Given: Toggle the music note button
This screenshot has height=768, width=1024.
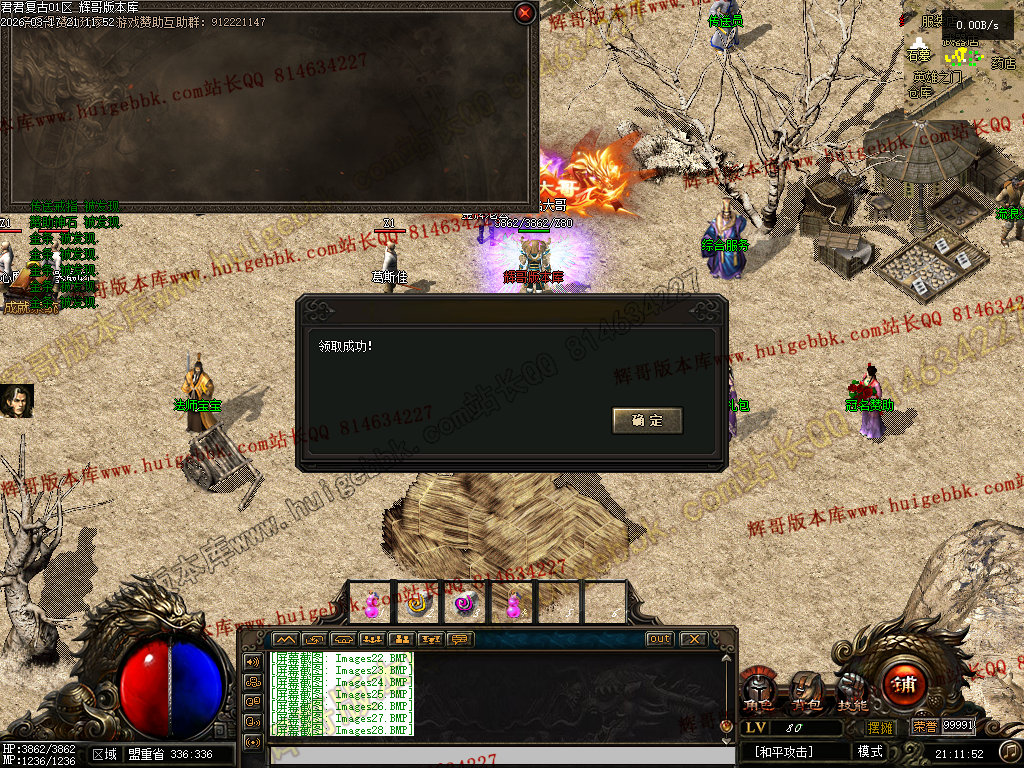Looking at the screenshot, I should (x=1010, y=751).
